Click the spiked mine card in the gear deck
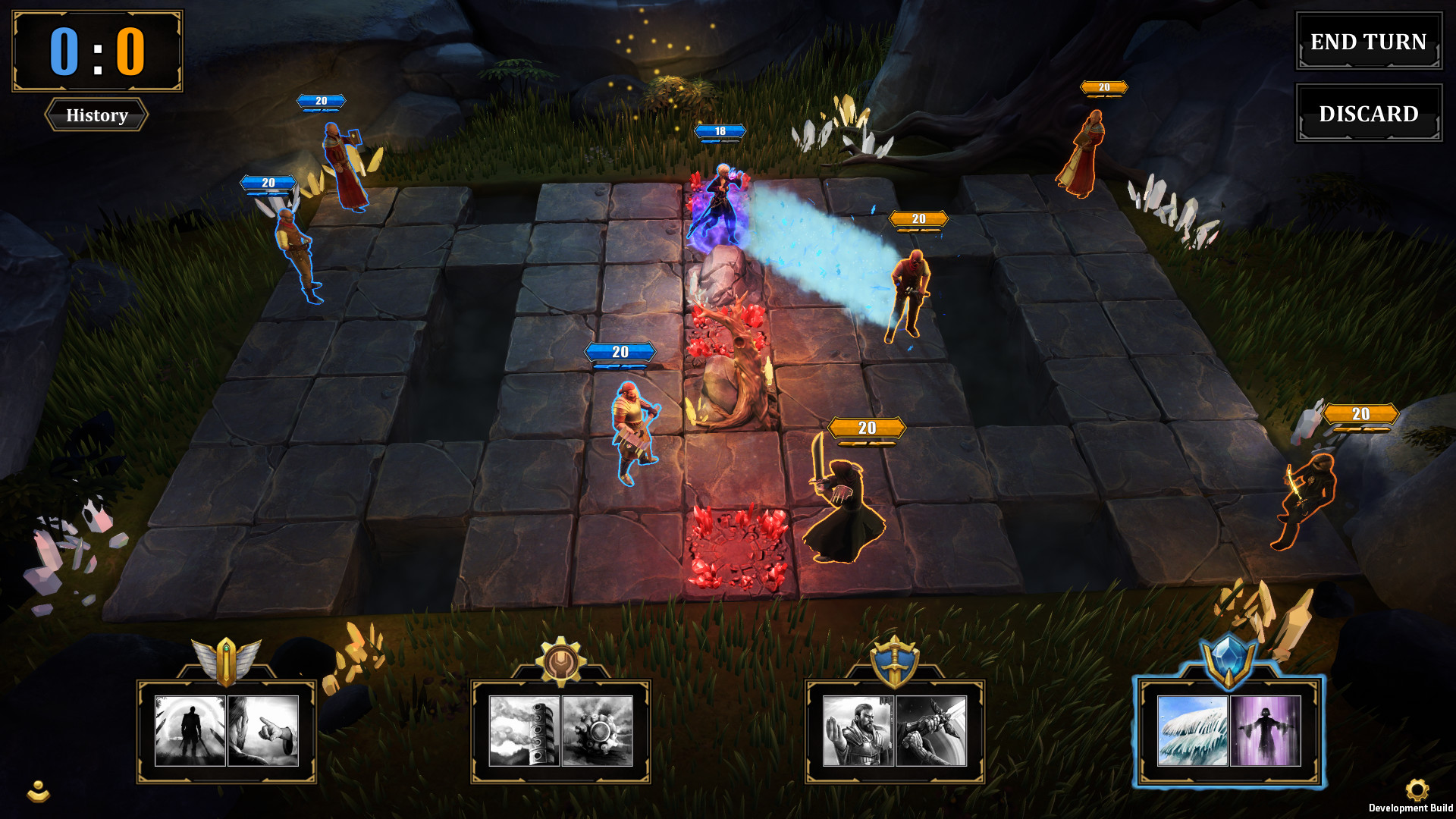 tap(598, 730)
